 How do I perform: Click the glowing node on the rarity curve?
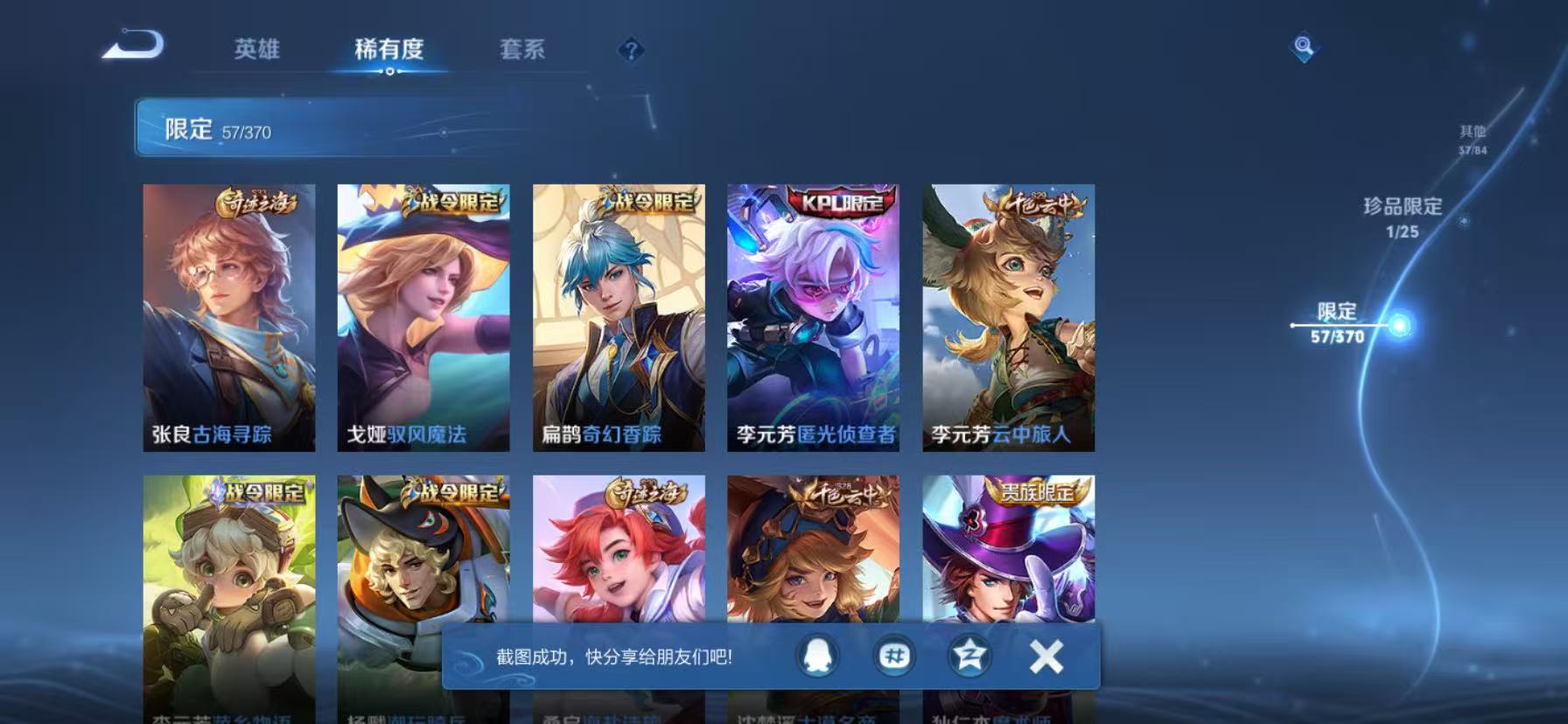click(1400, 324)
